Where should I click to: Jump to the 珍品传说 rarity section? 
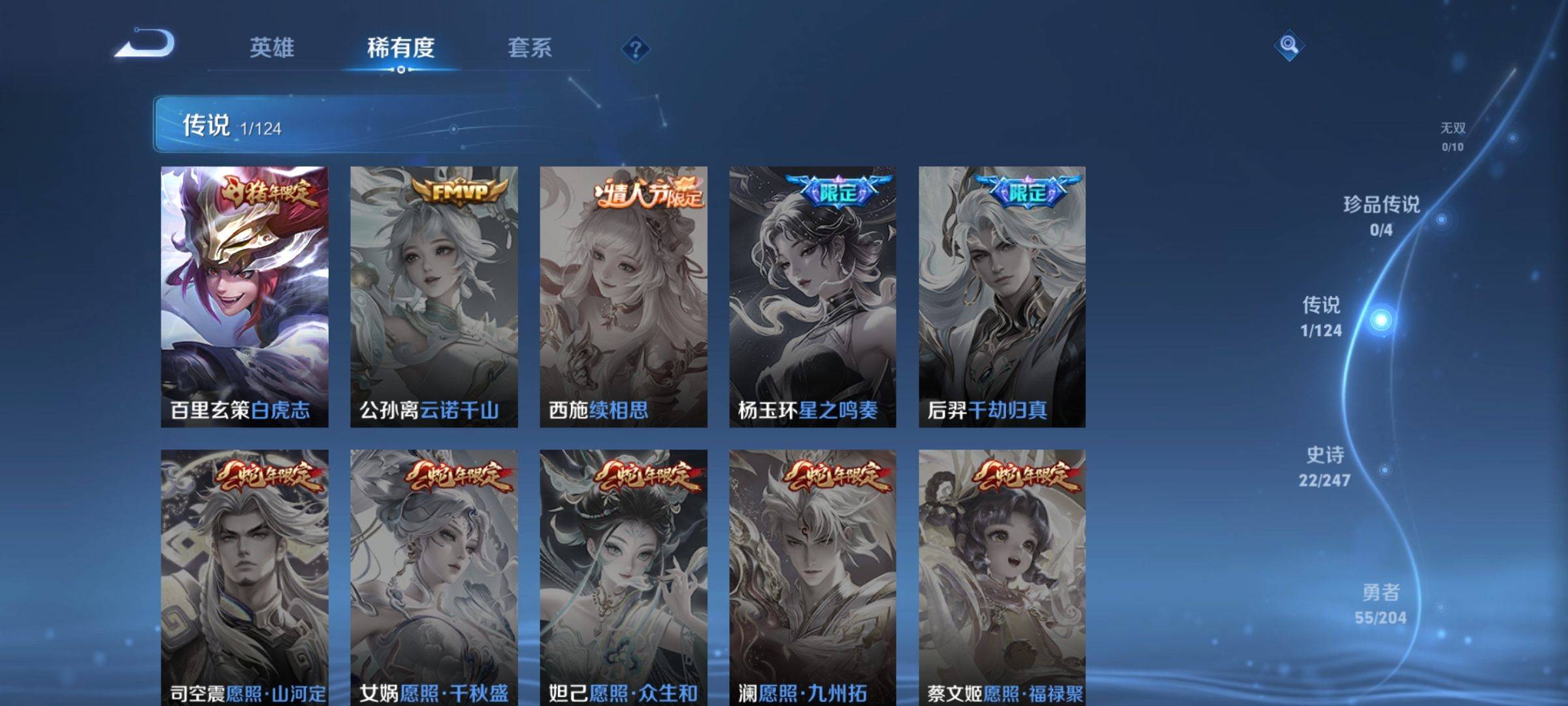(1381, 216)
